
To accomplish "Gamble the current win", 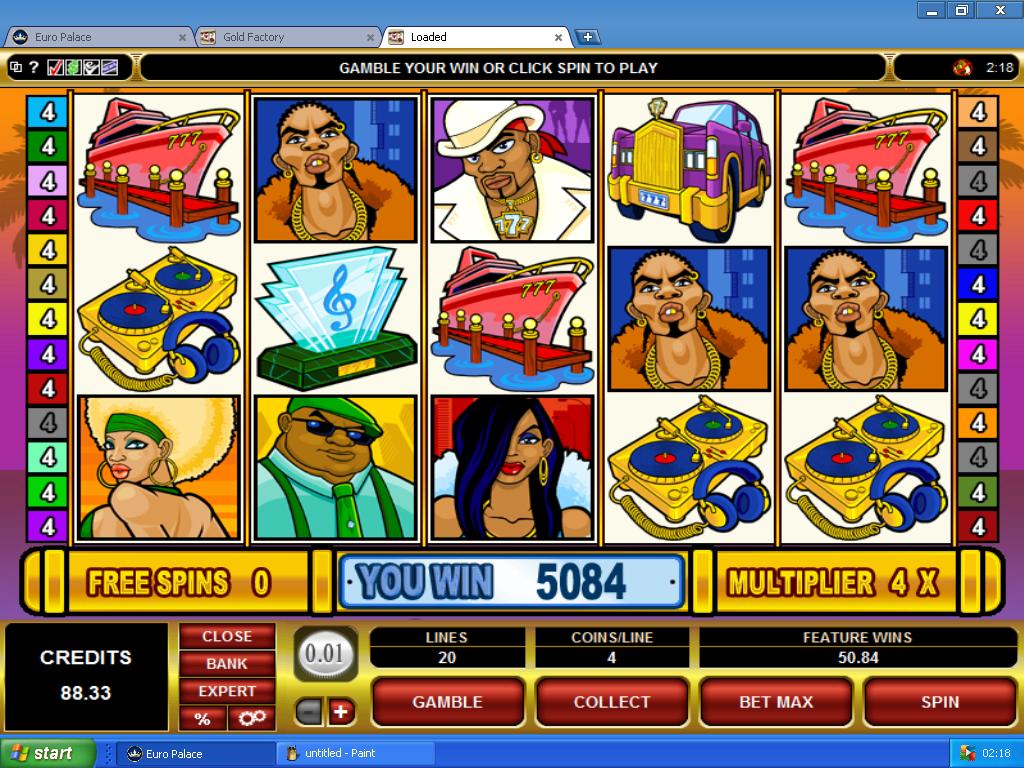I will 447,702.
